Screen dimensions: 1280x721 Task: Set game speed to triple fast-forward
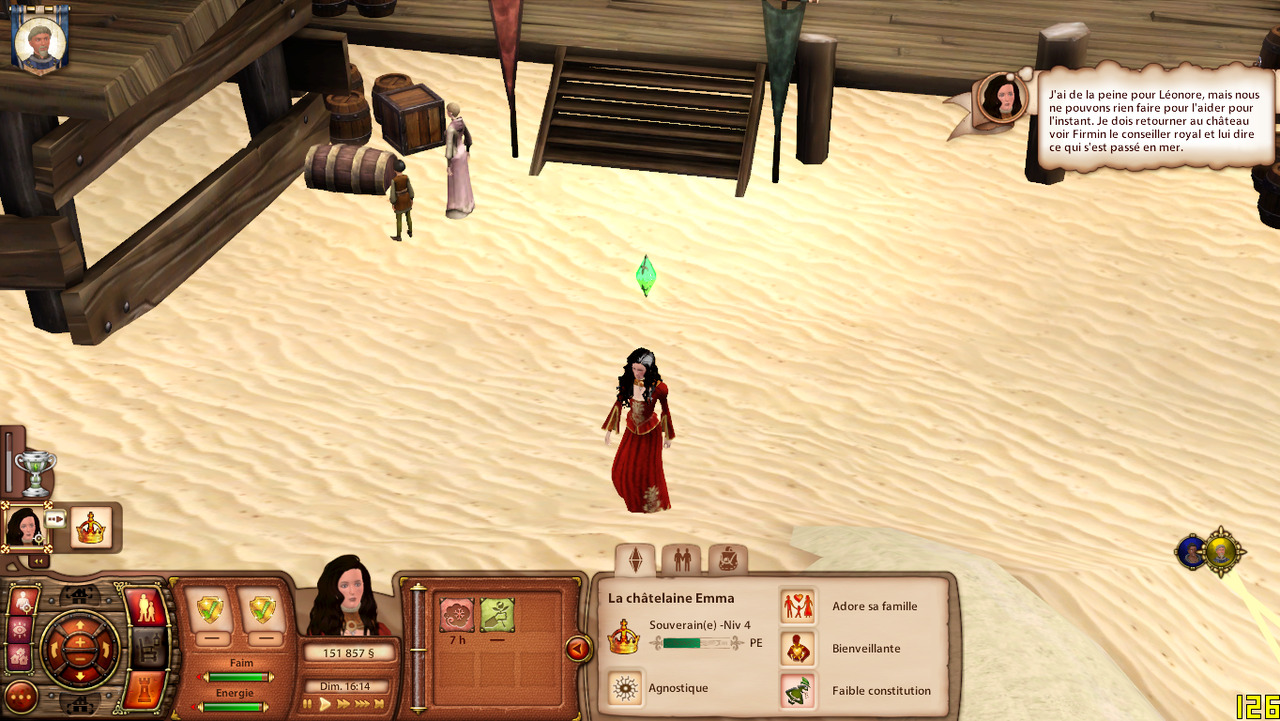pyautogui.click(x=361, y=704)
